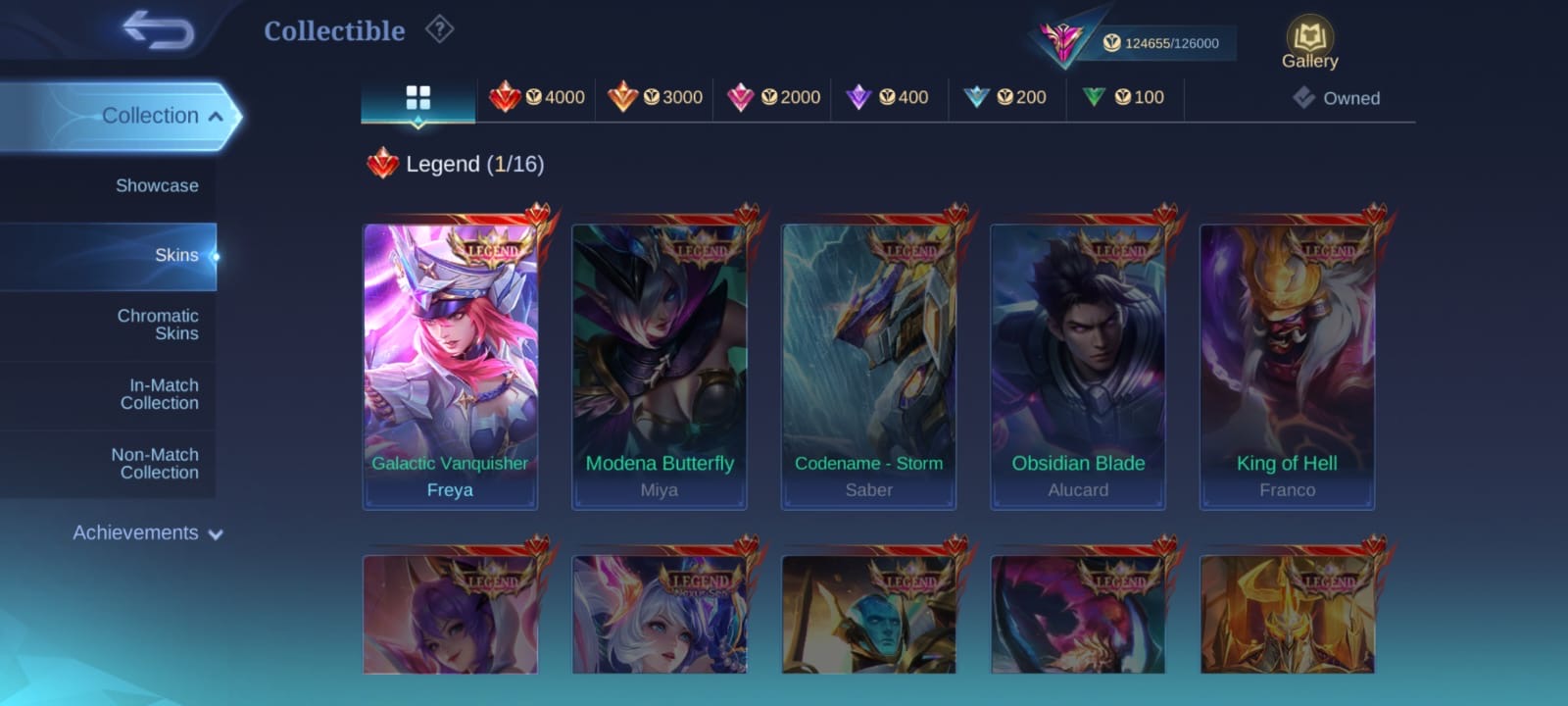1568x706 pixels.
Task: Switch to the 2000 tier filter
Action: [x=773, y=97]
